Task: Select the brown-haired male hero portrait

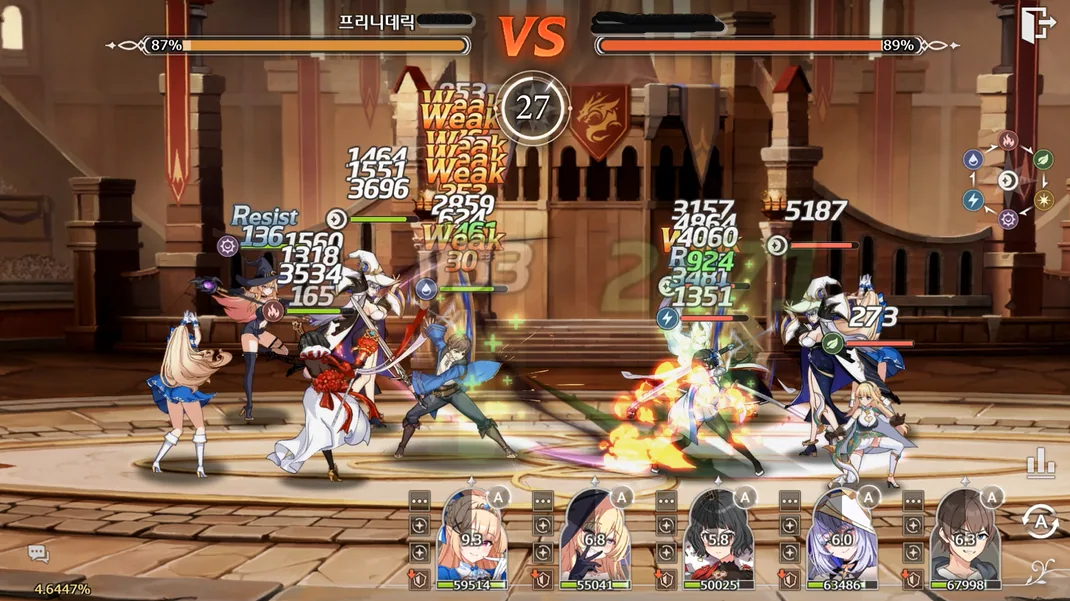Action: (x=964, y=537)
